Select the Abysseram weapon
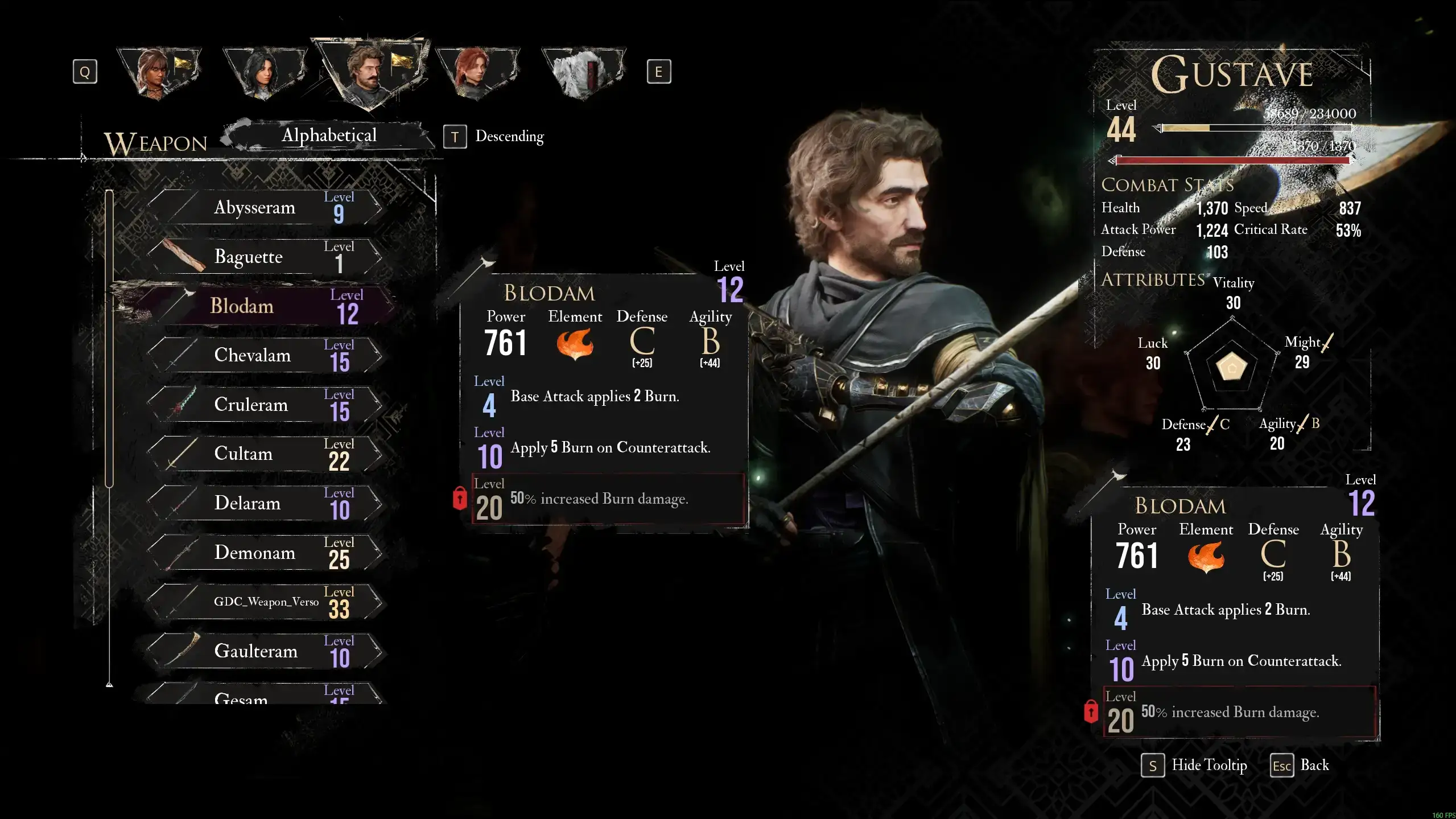Screen dimensions: 1456x819 pyautogui.click(x=265, y=208)
